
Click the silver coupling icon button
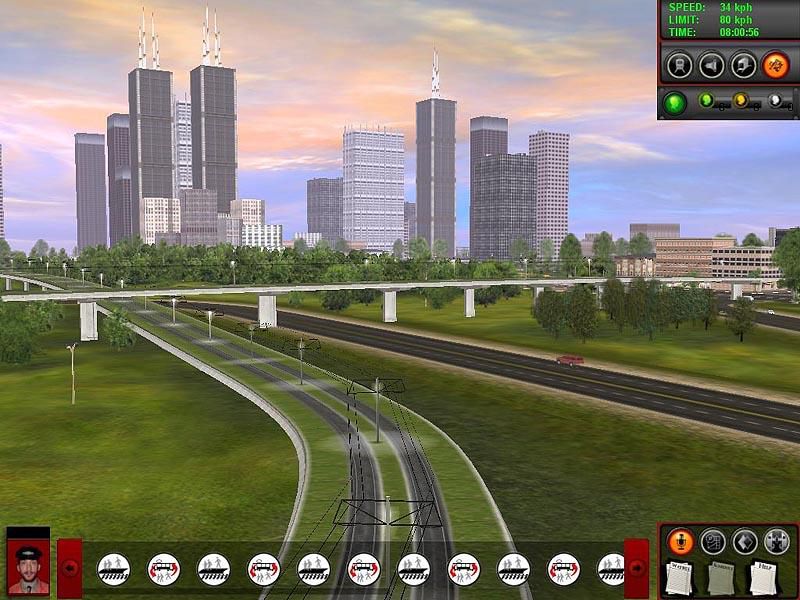tap(776, 541)
